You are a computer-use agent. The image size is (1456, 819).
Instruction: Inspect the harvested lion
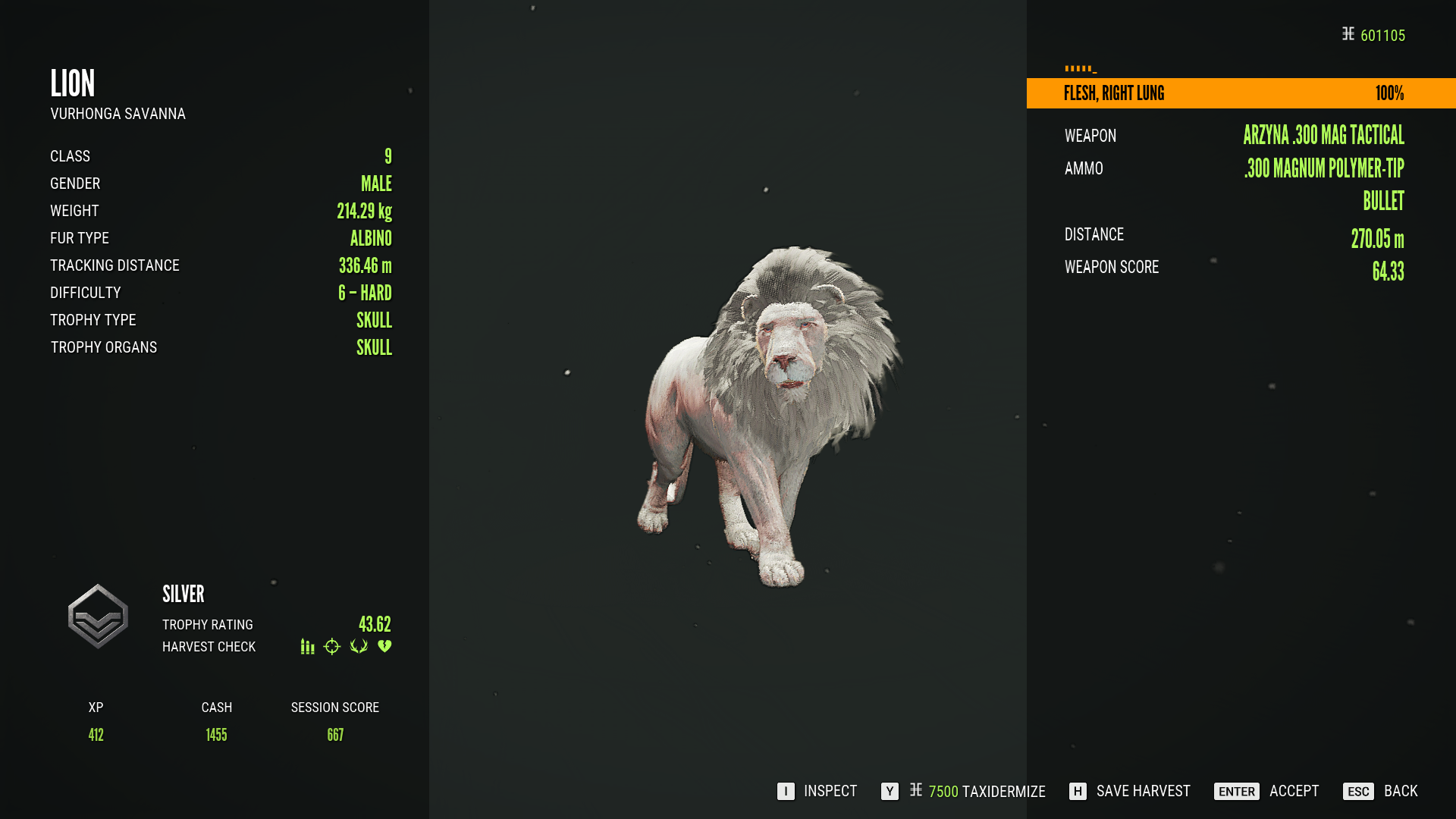tap(817, 791)
